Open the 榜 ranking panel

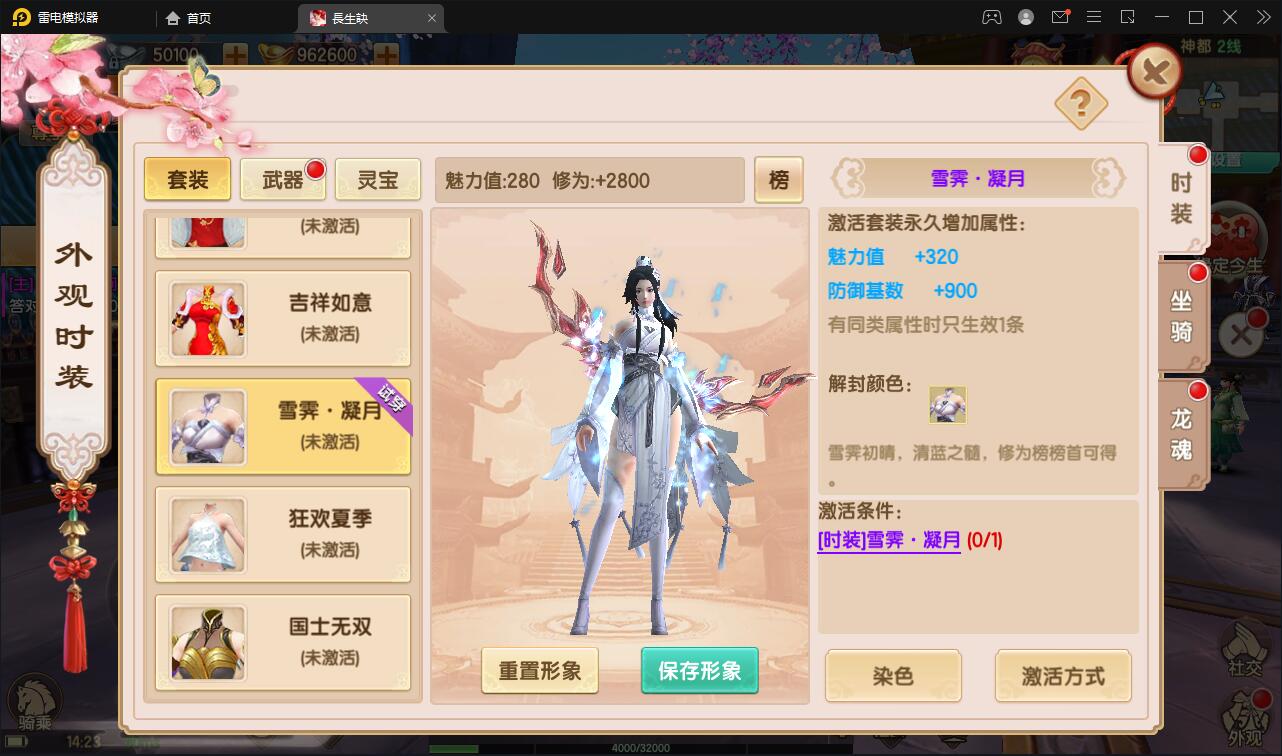[779, 179]
